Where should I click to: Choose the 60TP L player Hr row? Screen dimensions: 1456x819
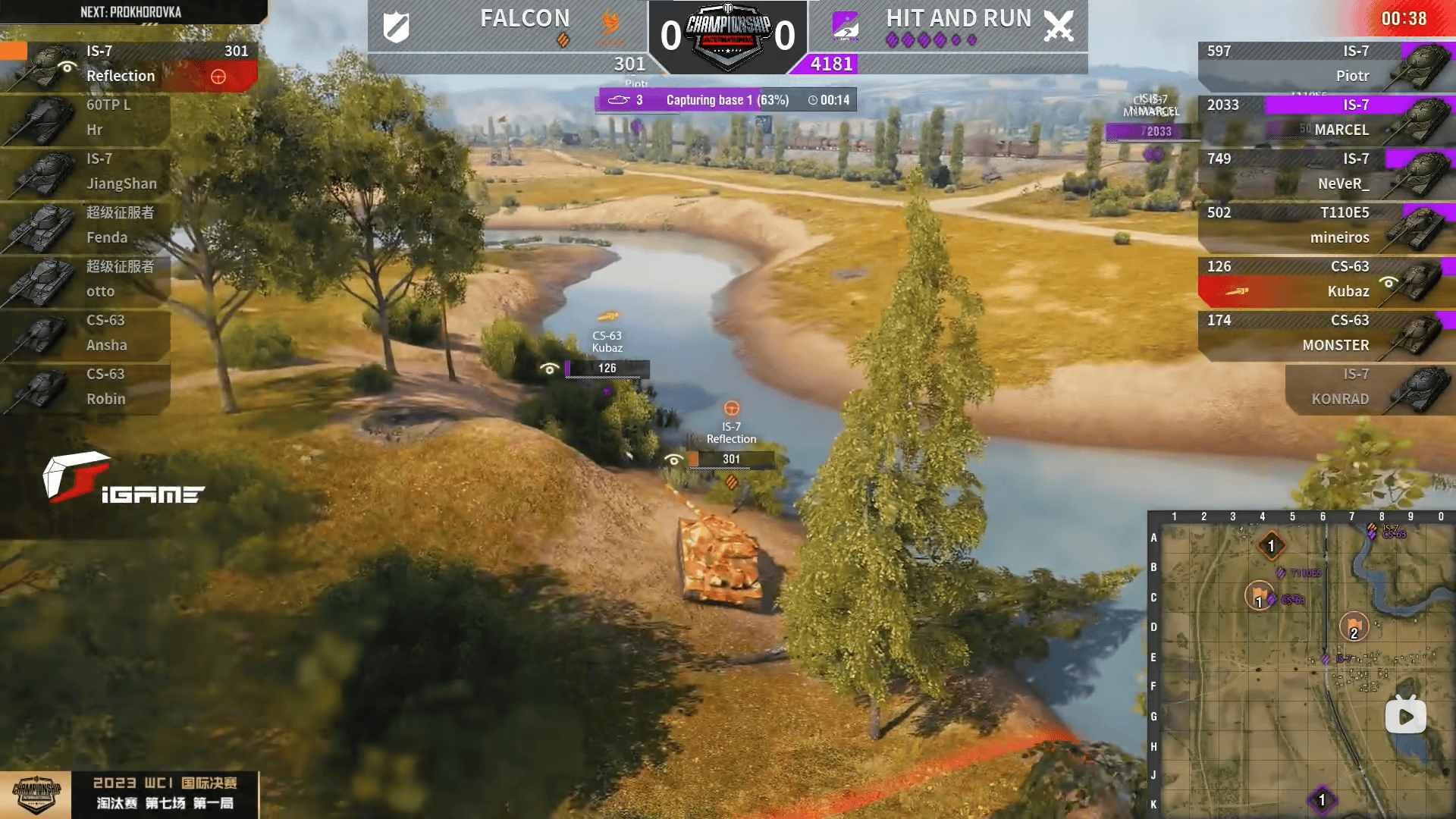pyautogui.click(x=87, y=118)
